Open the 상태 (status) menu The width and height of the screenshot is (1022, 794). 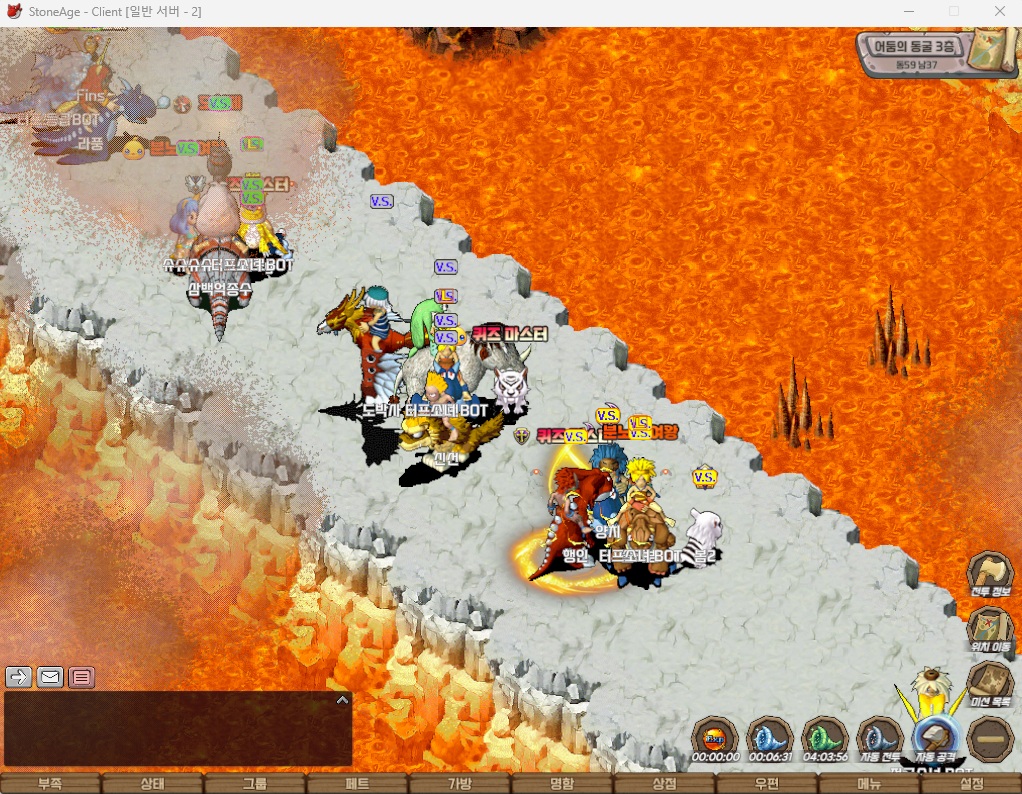click(x=152, y=784)
